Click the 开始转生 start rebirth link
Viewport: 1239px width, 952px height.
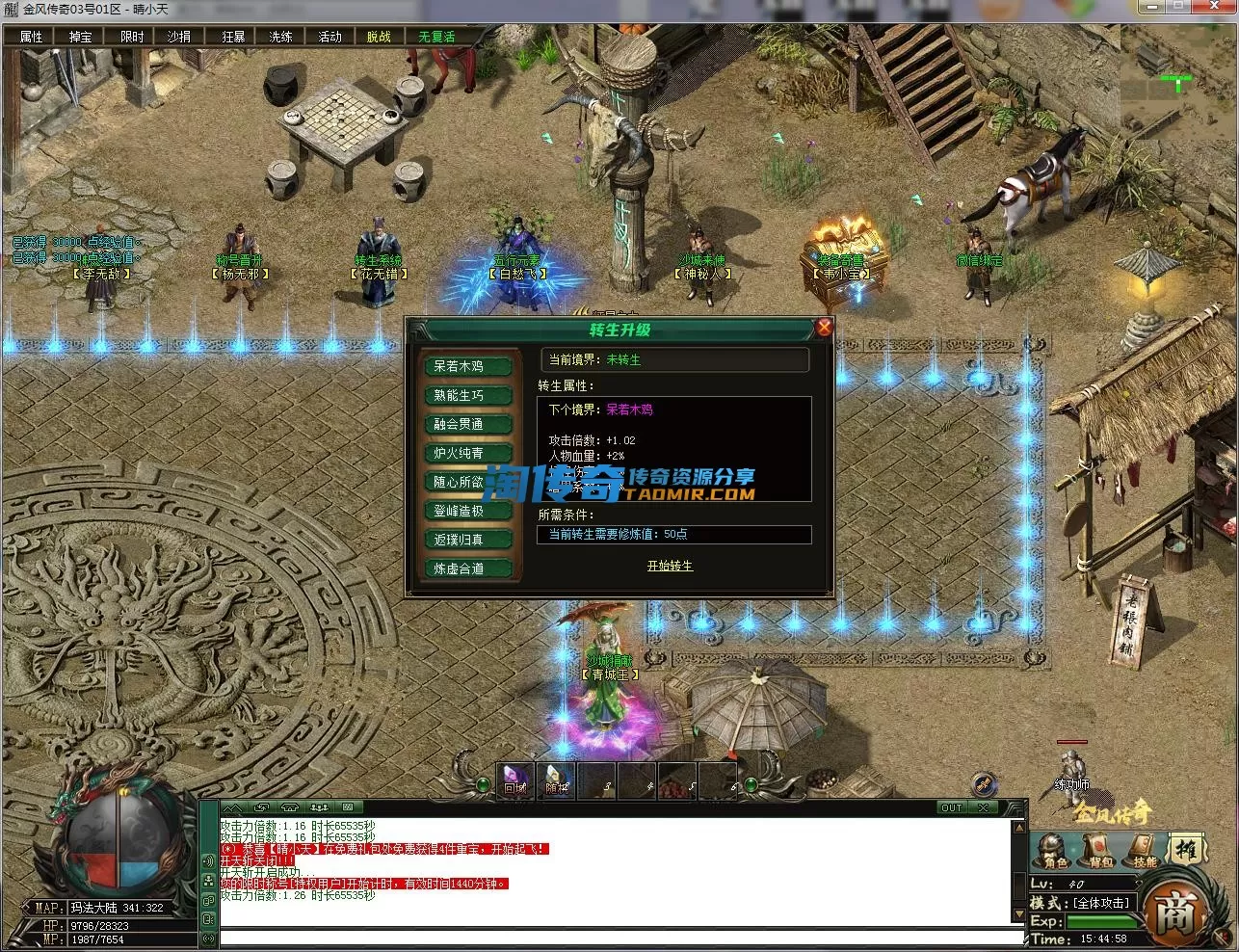coord(670,566)
